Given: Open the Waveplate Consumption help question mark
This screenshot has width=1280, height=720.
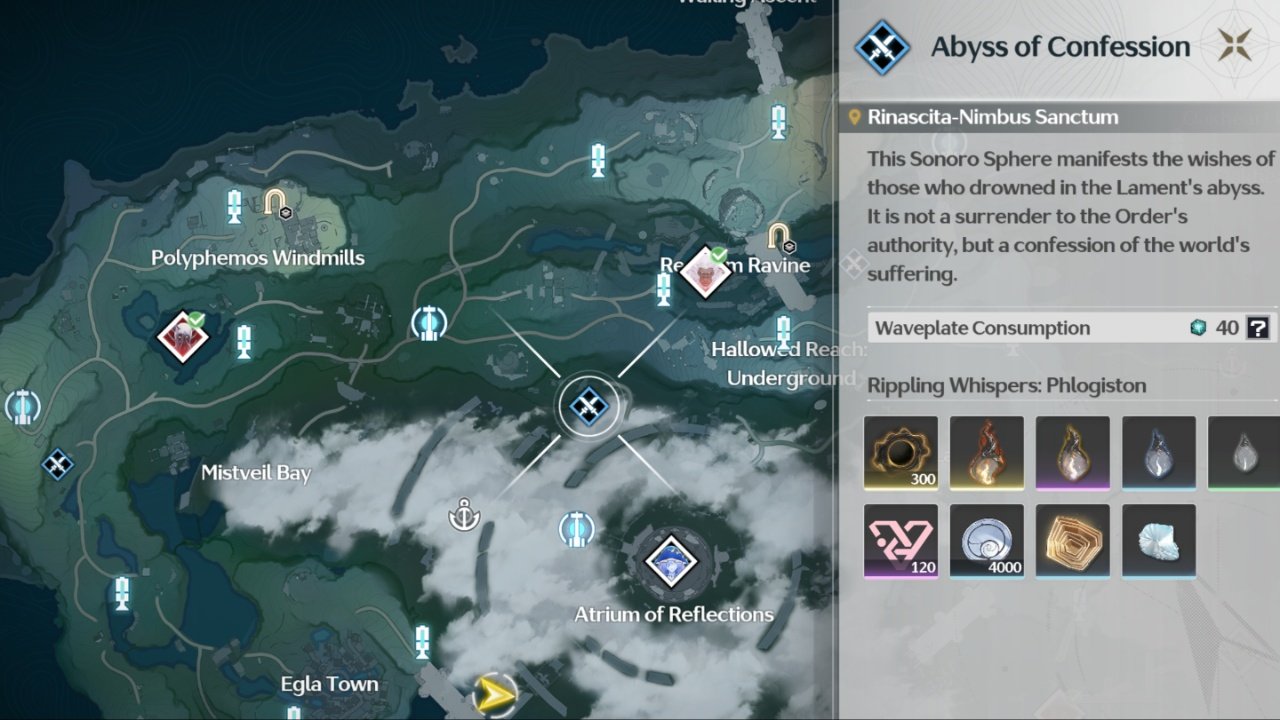Looking at the screenshot, I should [1257, 328].
